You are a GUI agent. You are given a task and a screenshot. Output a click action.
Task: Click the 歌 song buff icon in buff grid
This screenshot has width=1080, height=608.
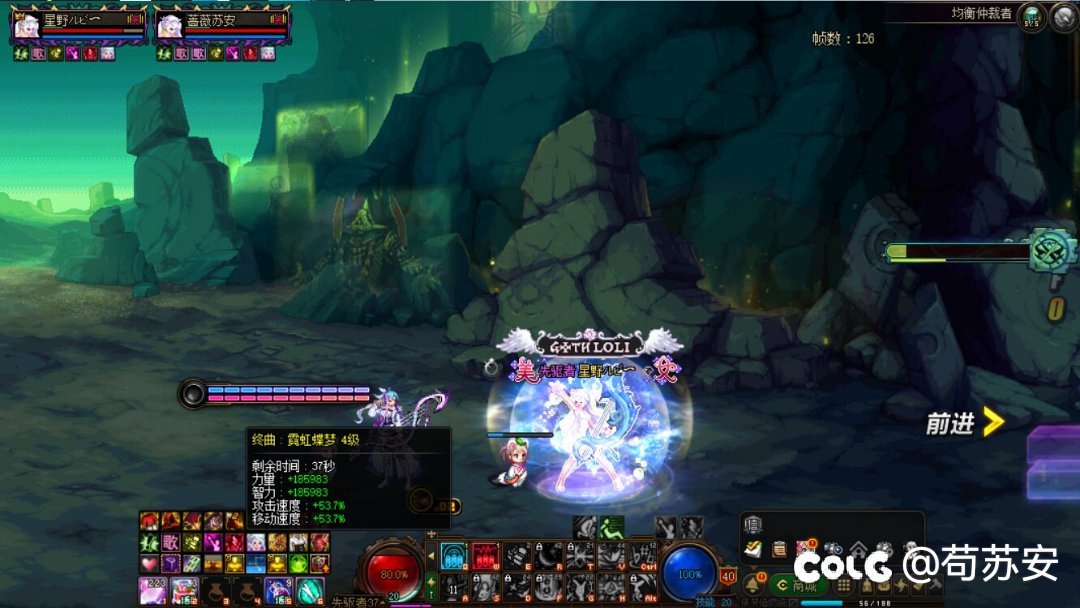tap(171, 542)
